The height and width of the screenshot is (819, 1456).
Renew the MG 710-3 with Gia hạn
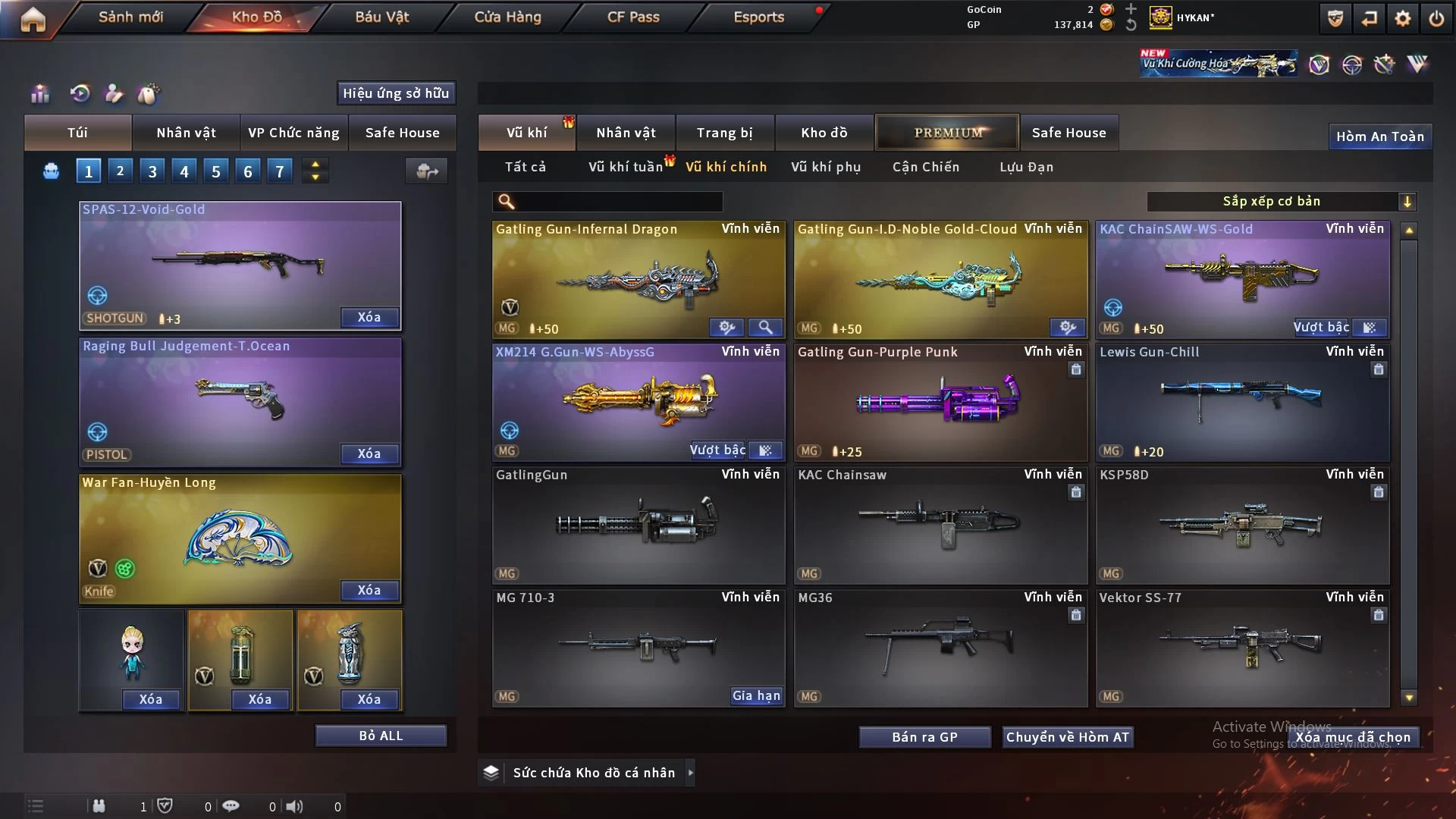point(755,696)
